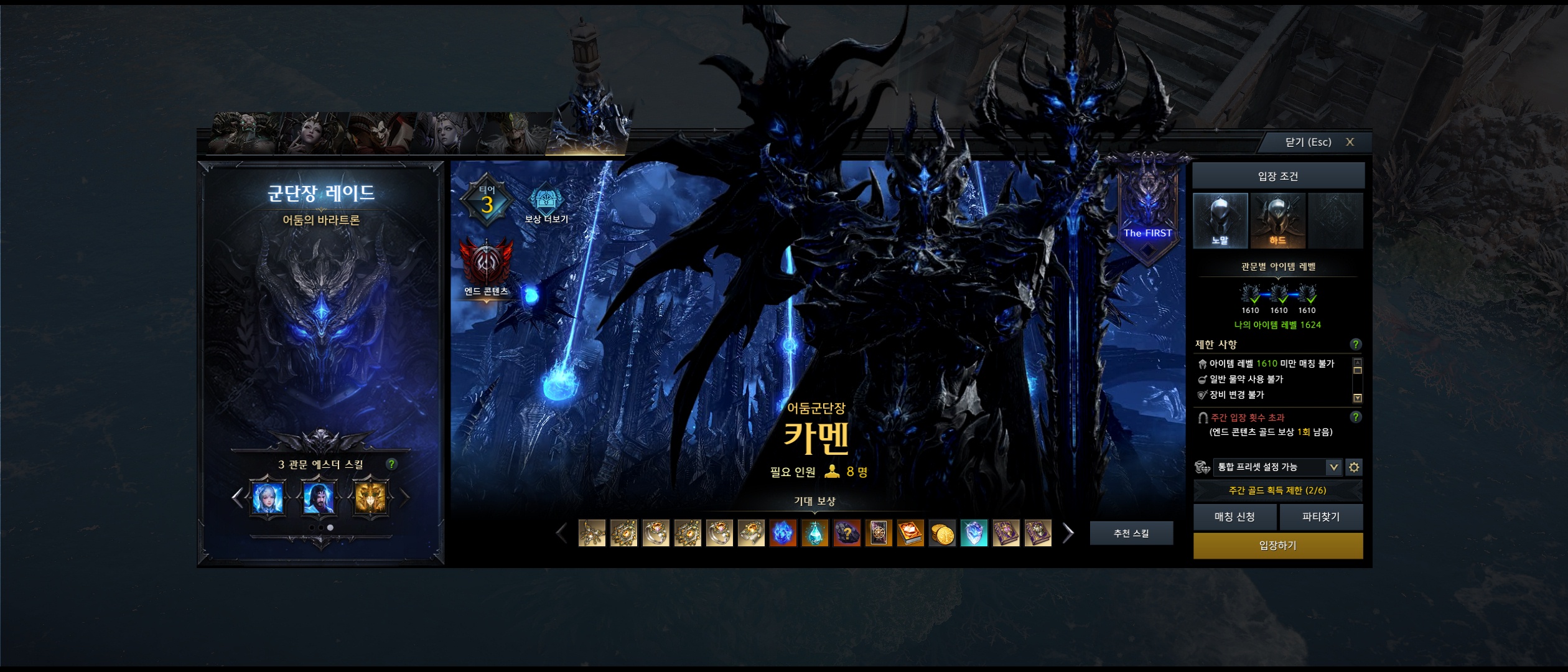Image resolution: width=1568 pixels, height=672 pixels.
Task: Select the gold coins reward icon
Action: coord(942,534)
